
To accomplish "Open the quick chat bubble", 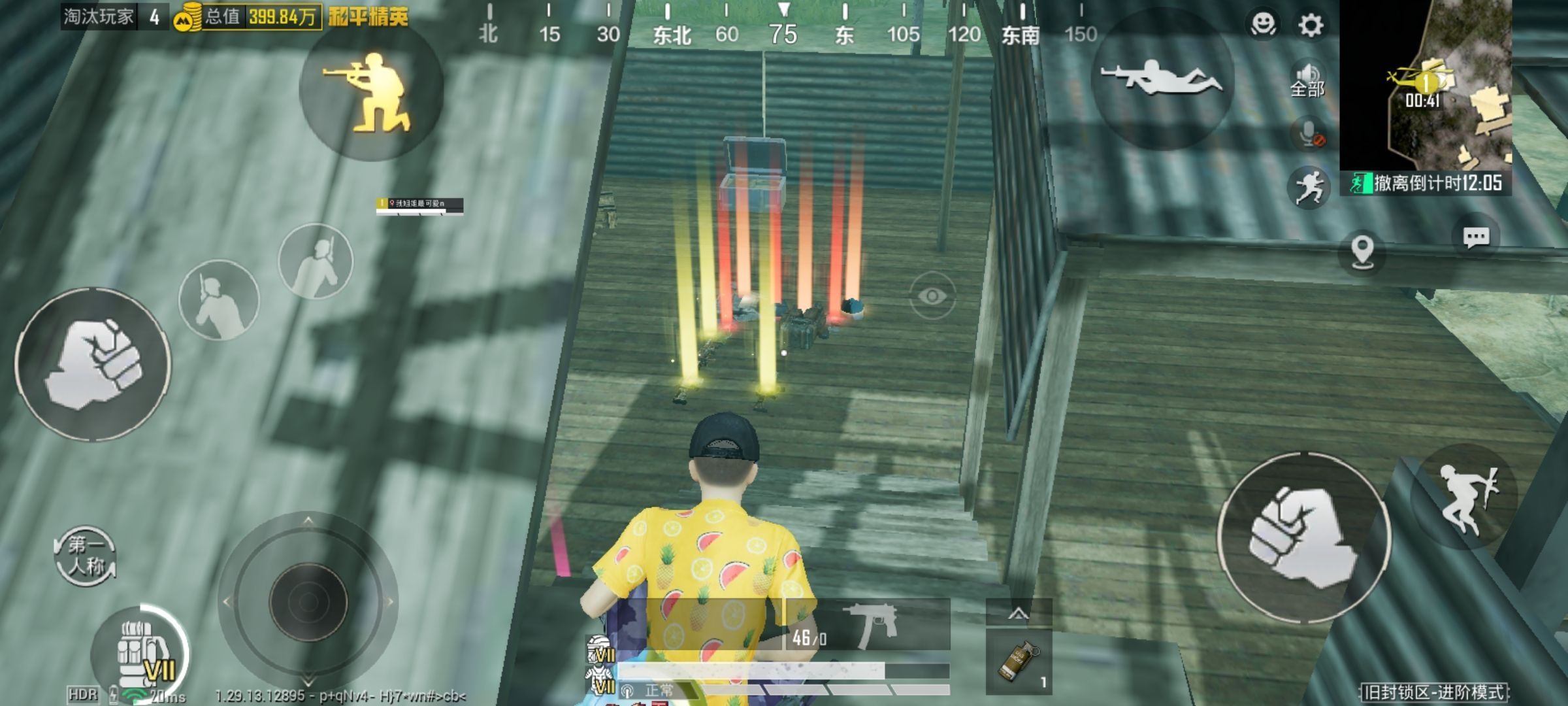I will pos(1476,237).
